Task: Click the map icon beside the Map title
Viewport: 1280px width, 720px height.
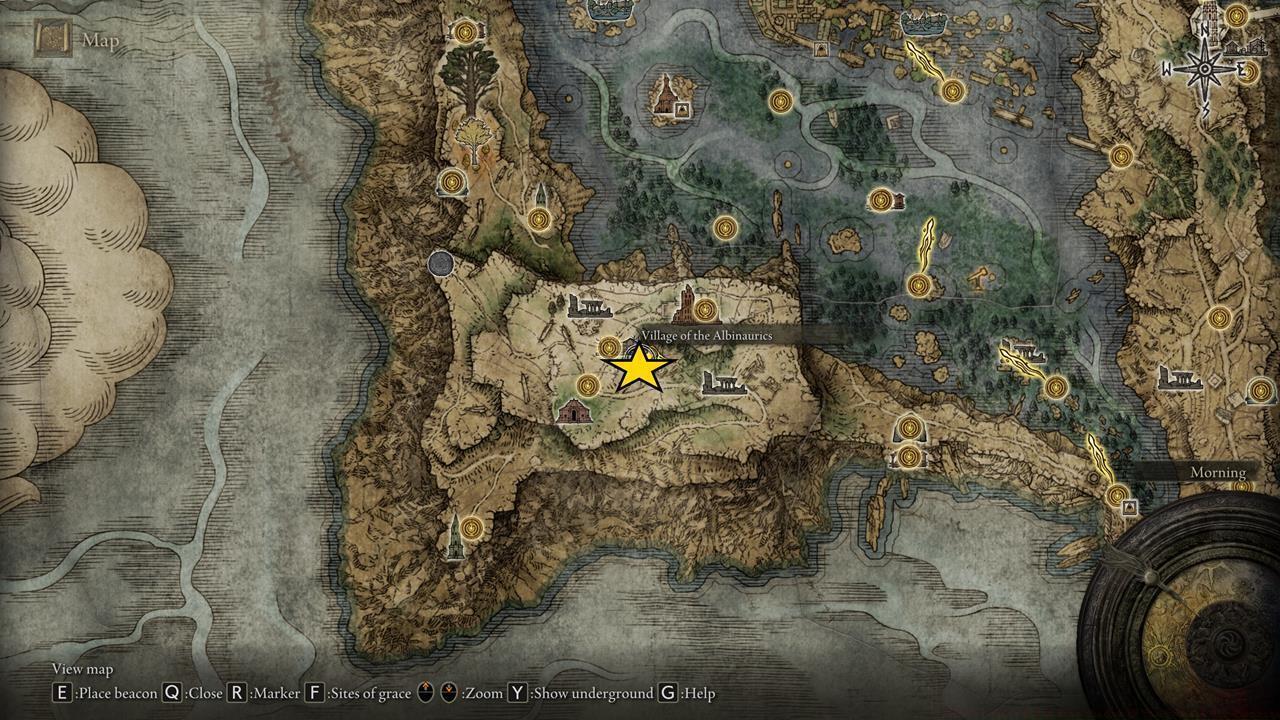Action: tap(53, 37)
